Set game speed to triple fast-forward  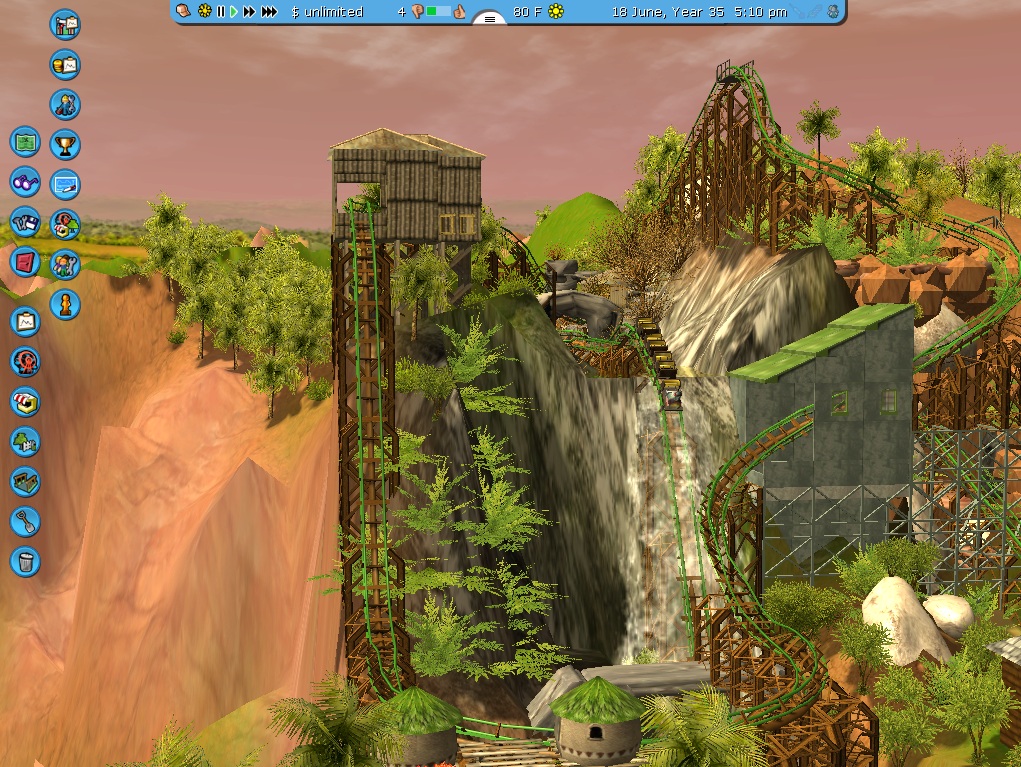tap(269, 12)
